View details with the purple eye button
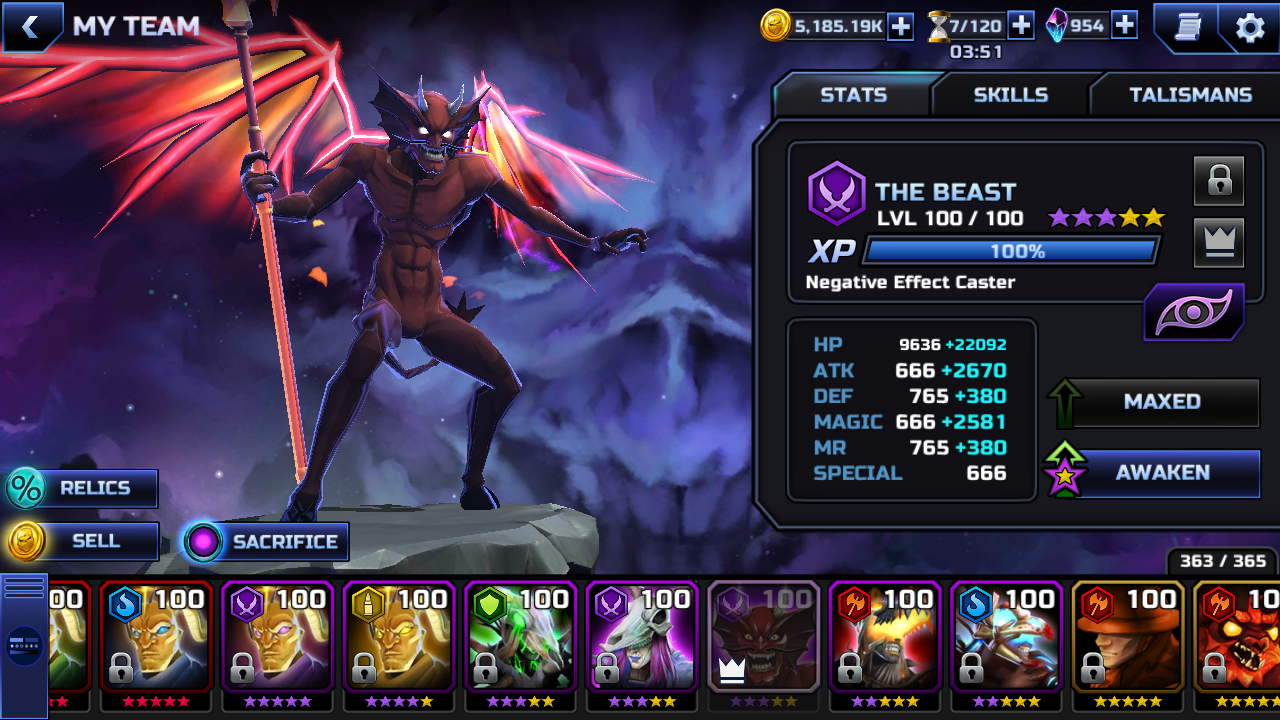The width and height of the screenshot is (1280, 720). coord(1194,312)
